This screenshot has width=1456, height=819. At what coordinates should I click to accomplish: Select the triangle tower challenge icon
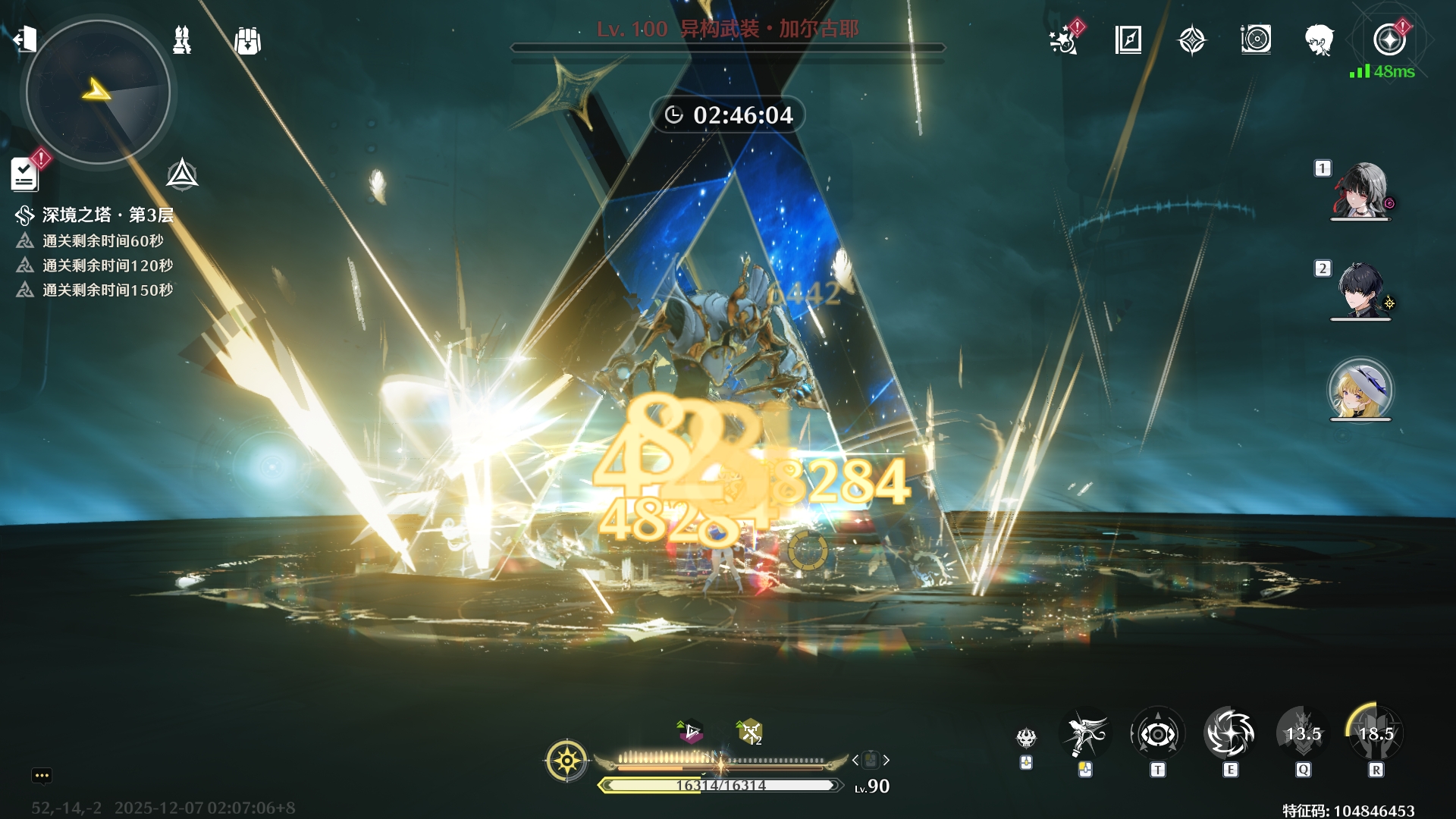pos(182,174)
